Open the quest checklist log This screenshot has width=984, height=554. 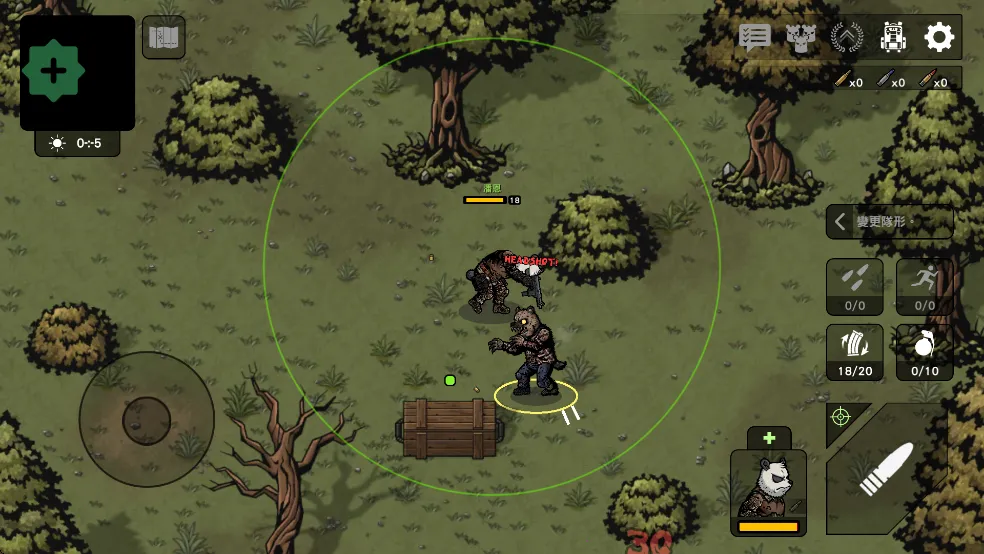coord(755,38)
